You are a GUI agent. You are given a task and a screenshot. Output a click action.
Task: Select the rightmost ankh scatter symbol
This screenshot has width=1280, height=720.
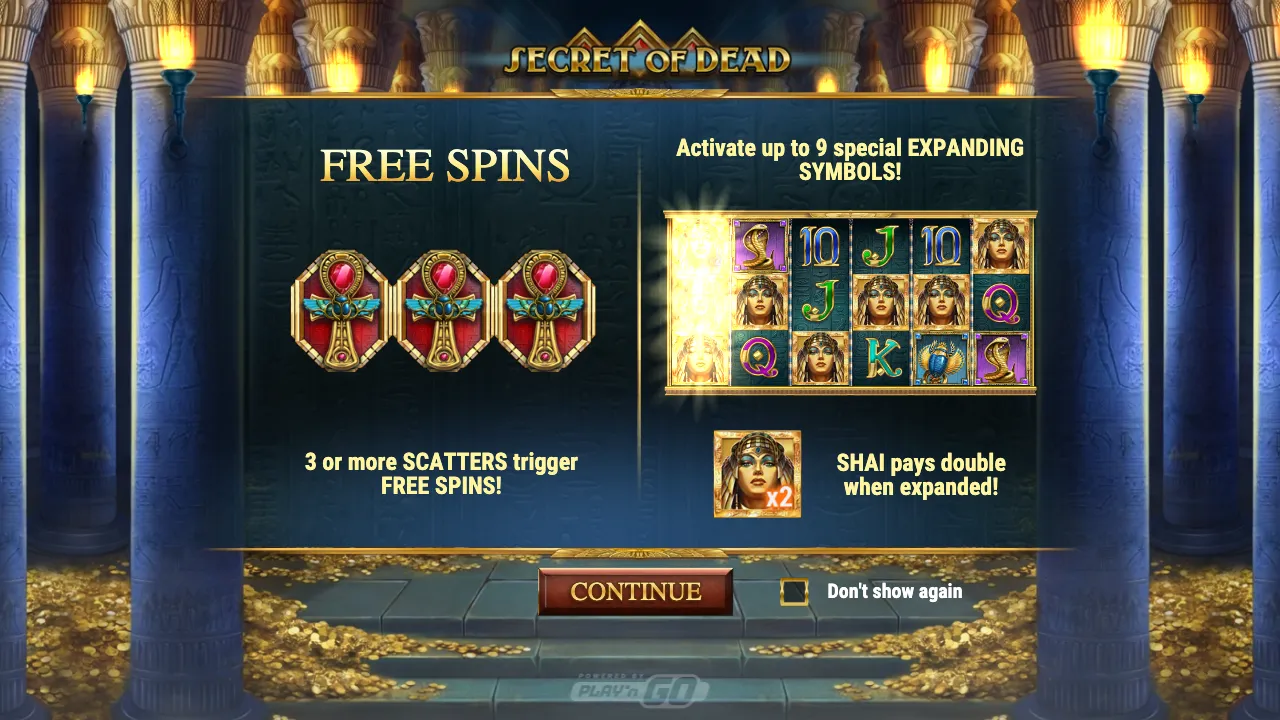coord(545,312)
